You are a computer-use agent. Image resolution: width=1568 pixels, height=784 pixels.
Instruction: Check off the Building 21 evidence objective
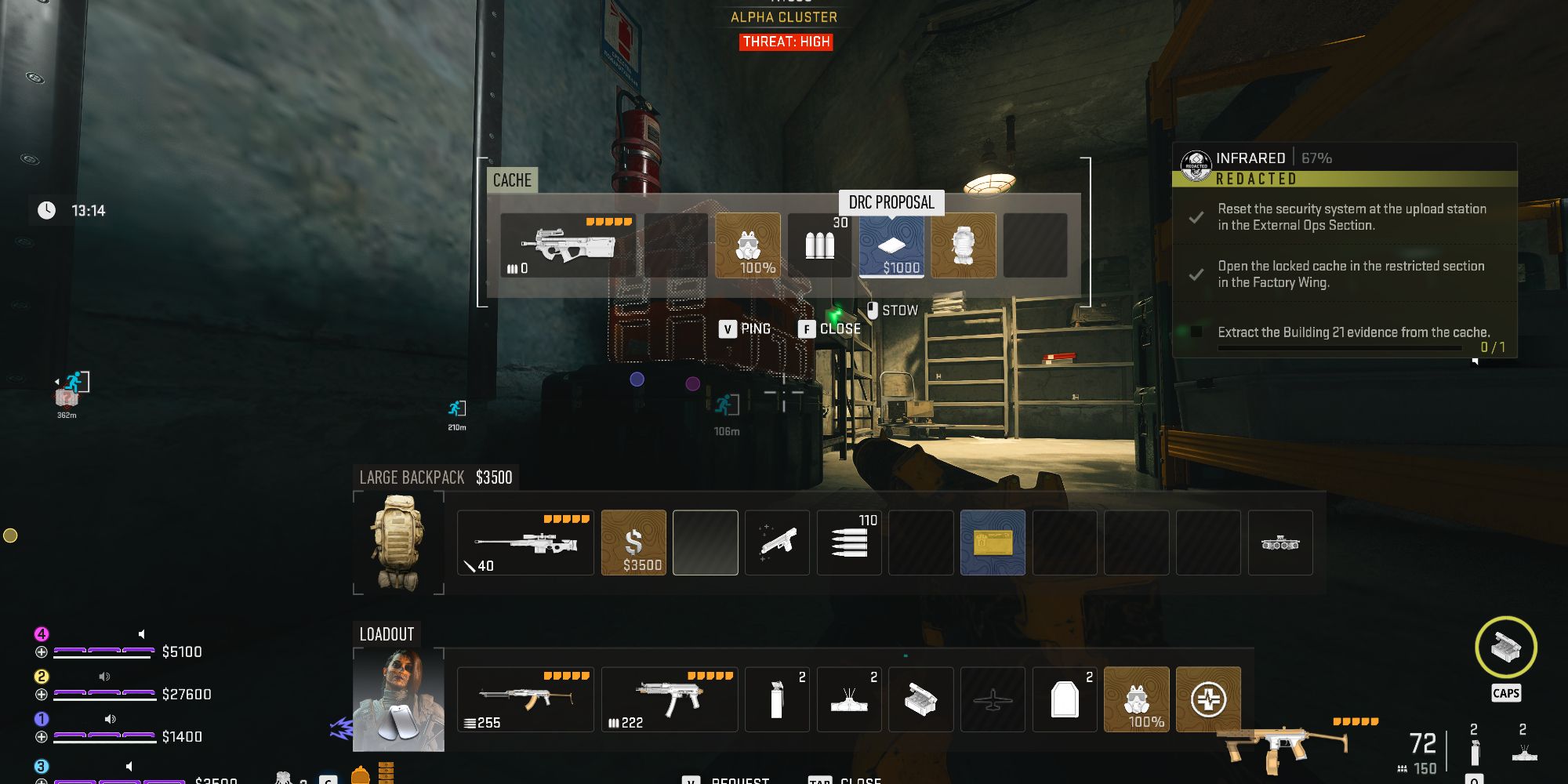coord(1196,332)
